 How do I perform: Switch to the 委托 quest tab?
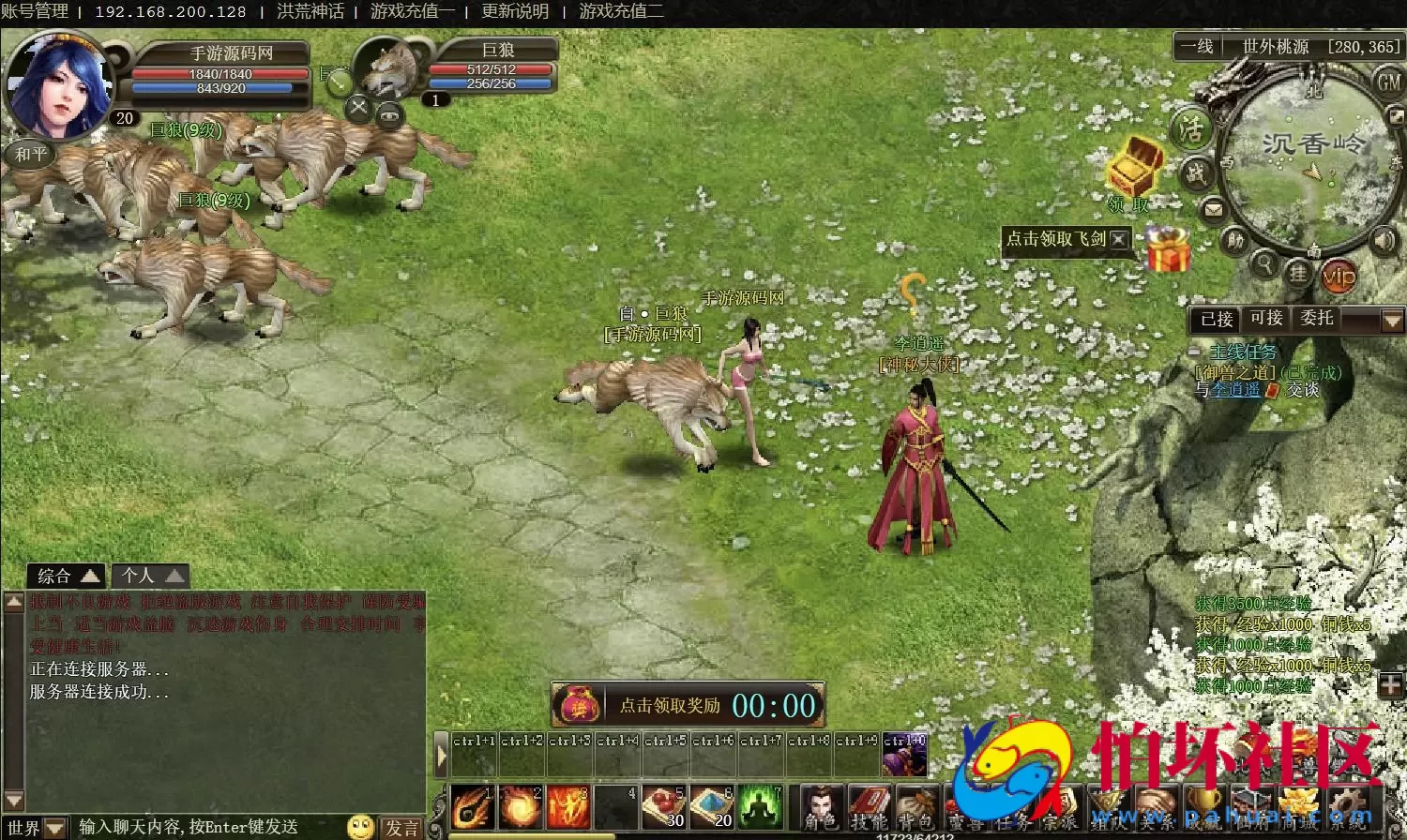(x=1316, y=319)
